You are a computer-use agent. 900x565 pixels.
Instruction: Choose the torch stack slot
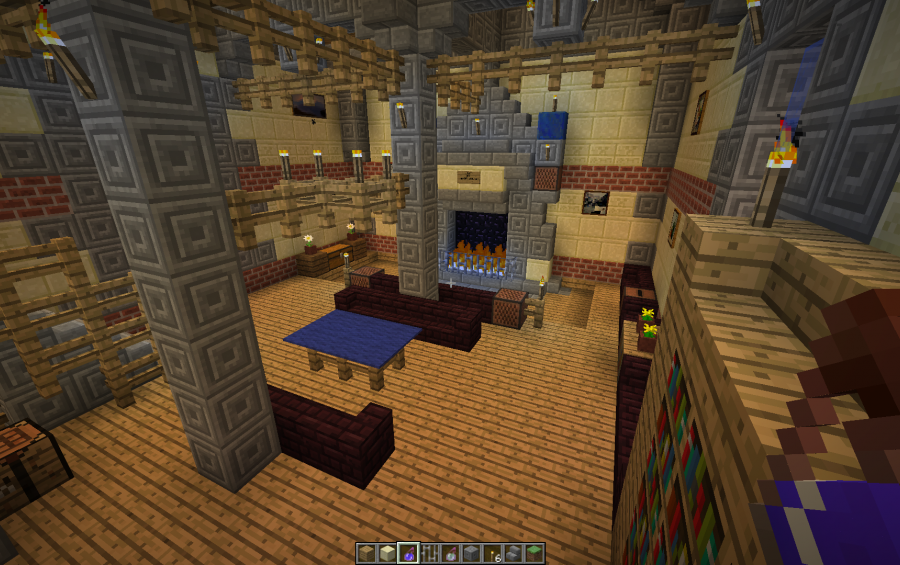(x=492, y=553)
